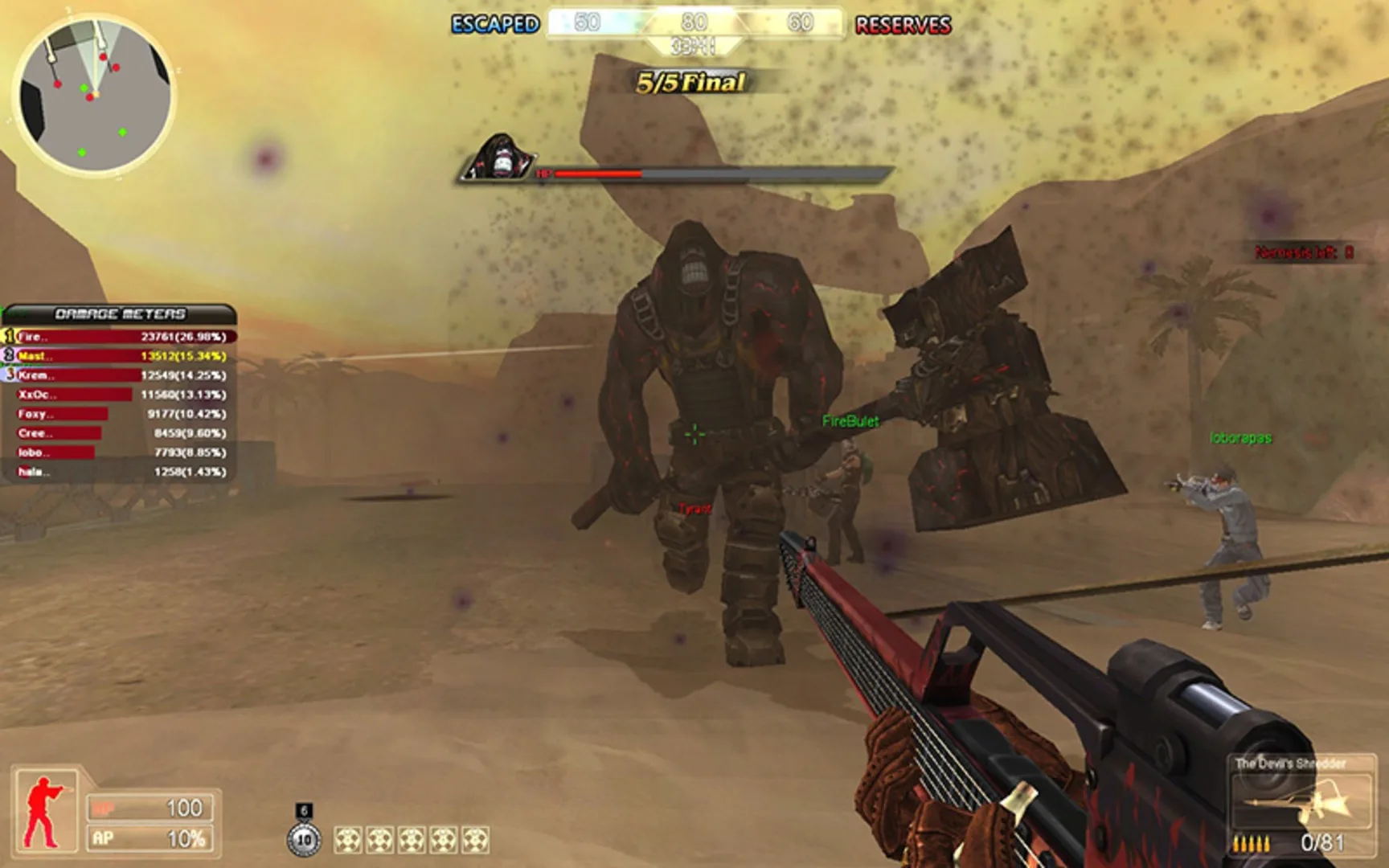This screenshot has width=1389, height=868.
Task: Expand the rank 2 Mast.. damage row
Action: [117, 354]
